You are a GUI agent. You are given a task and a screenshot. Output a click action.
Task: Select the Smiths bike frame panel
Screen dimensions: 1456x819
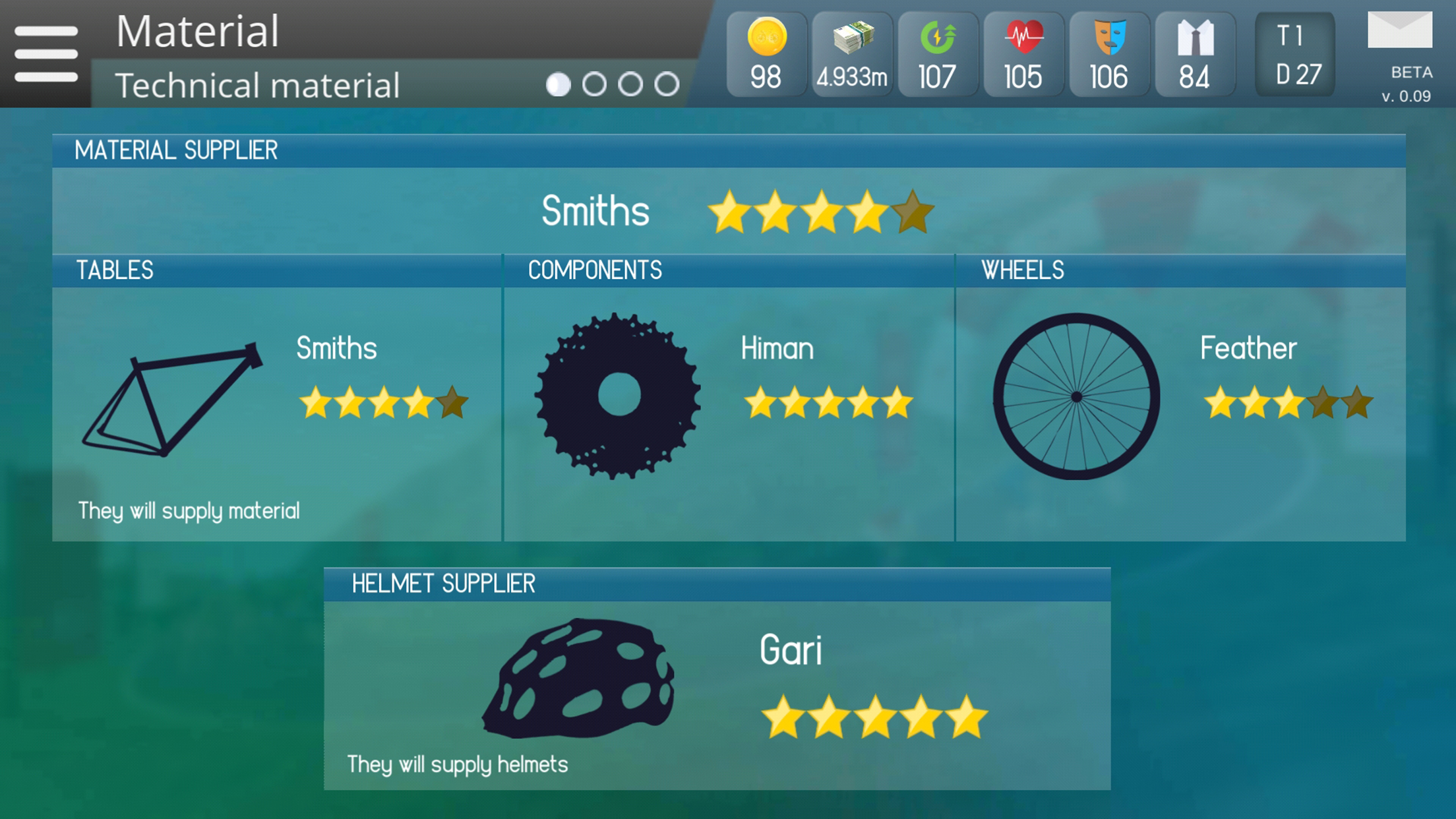pyautogui.click(x=277, y=413)
